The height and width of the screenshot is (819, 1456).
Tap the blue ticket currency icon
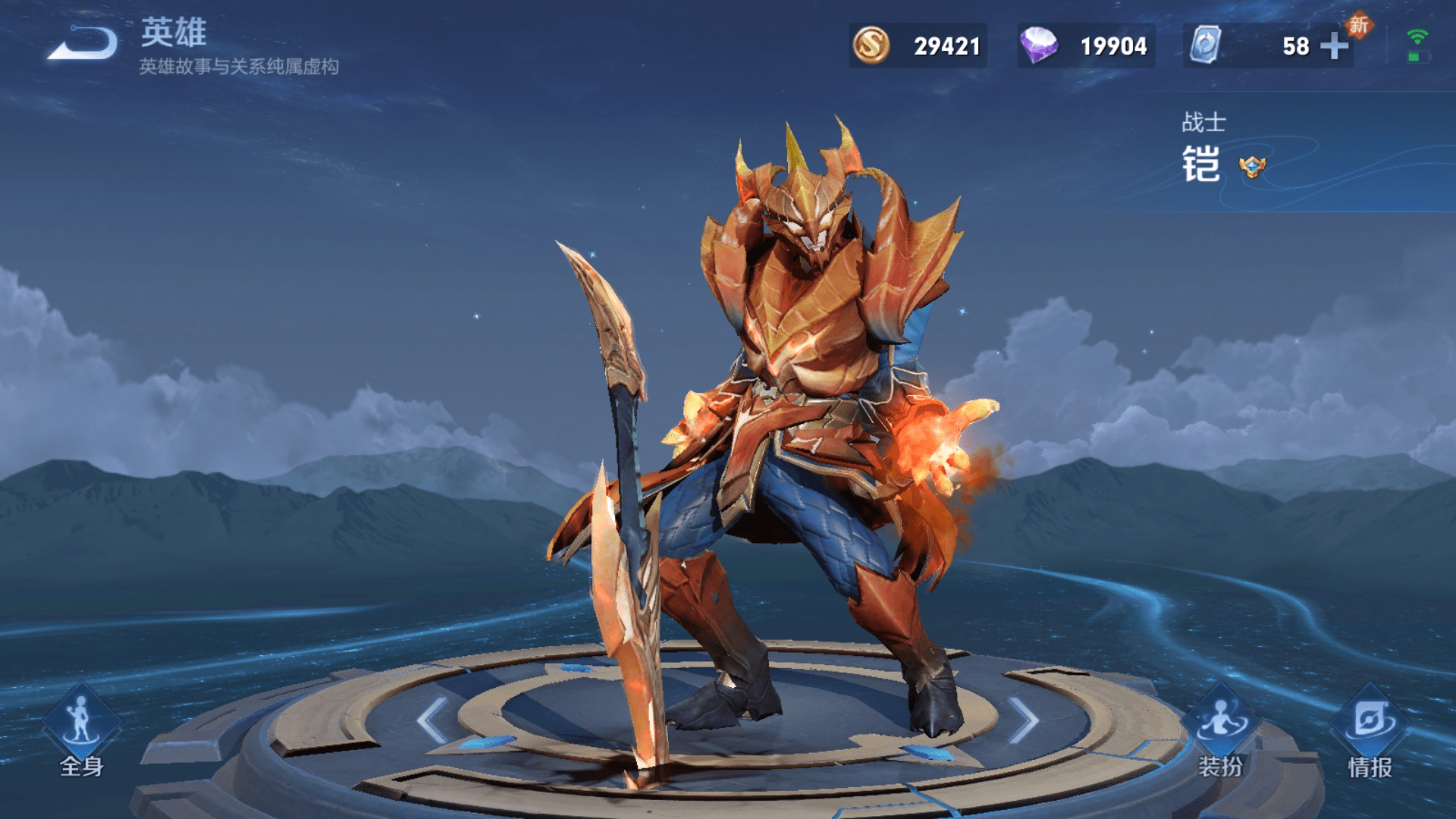pos(1205,45)
